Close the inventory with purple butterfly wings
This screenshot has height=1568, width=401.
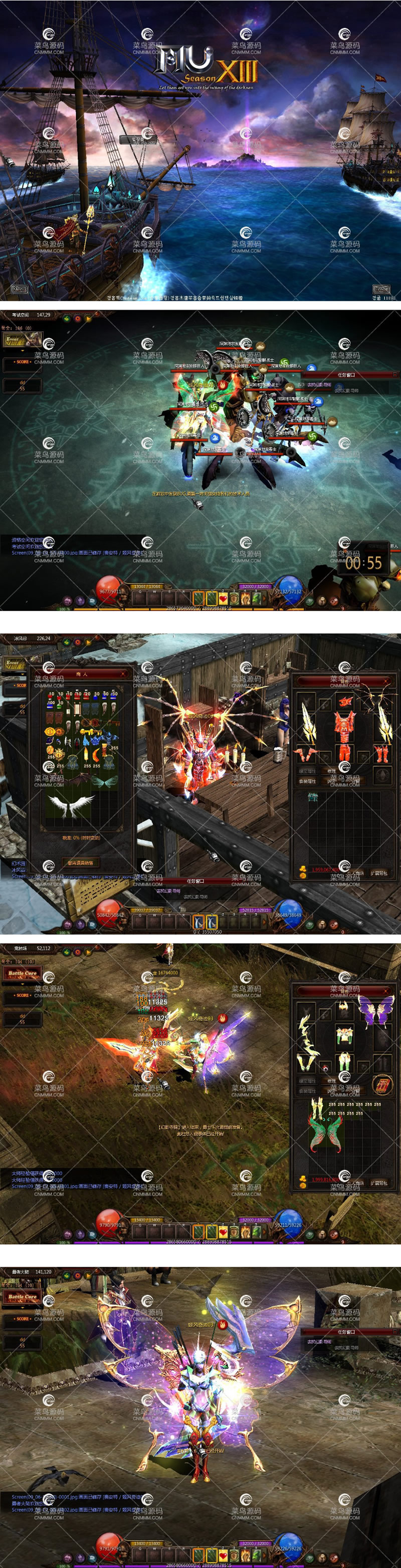(x=385, y=992)
